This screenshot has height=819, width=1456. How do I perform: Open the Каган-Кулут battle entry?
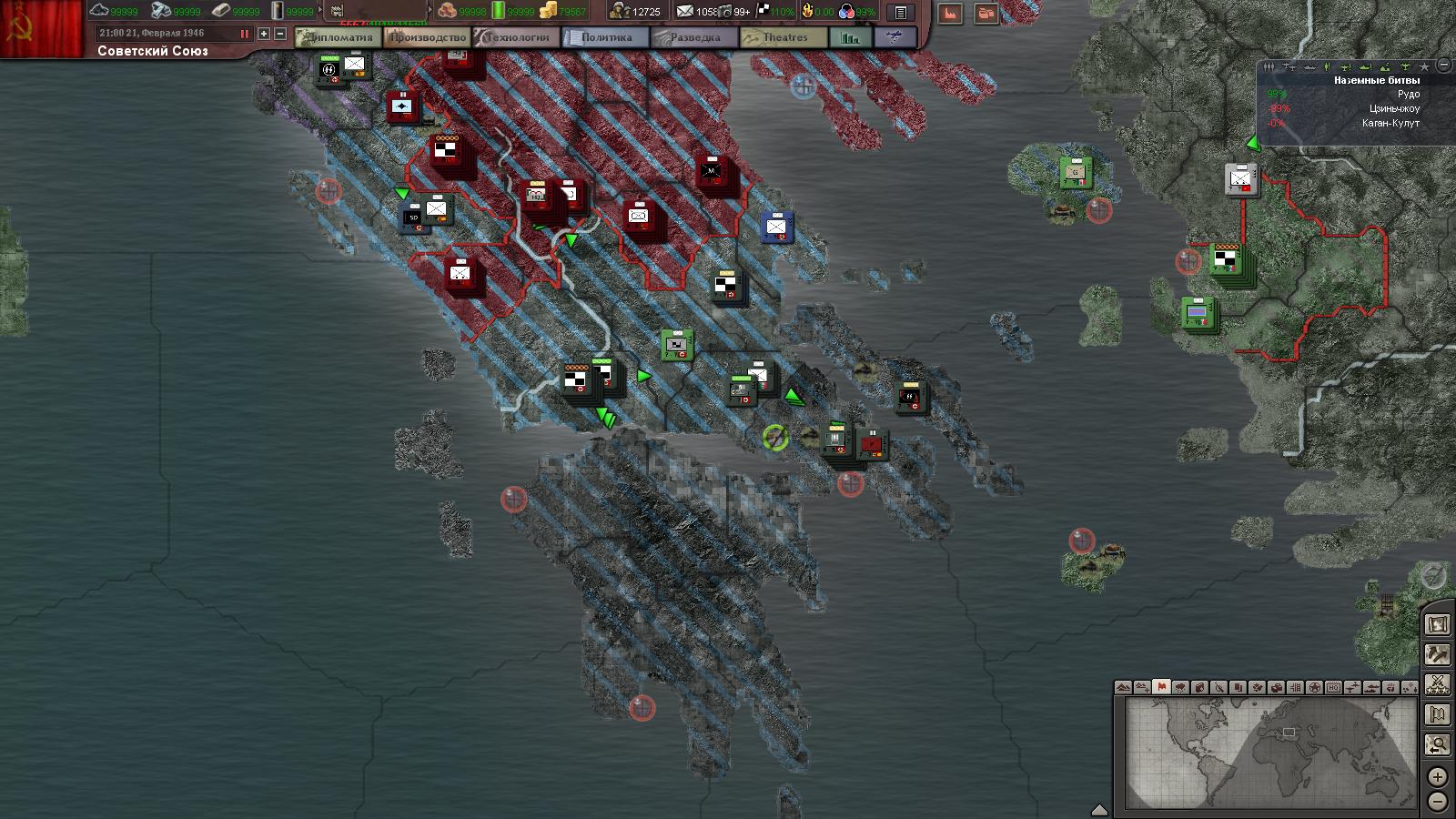pos(1390,124)
